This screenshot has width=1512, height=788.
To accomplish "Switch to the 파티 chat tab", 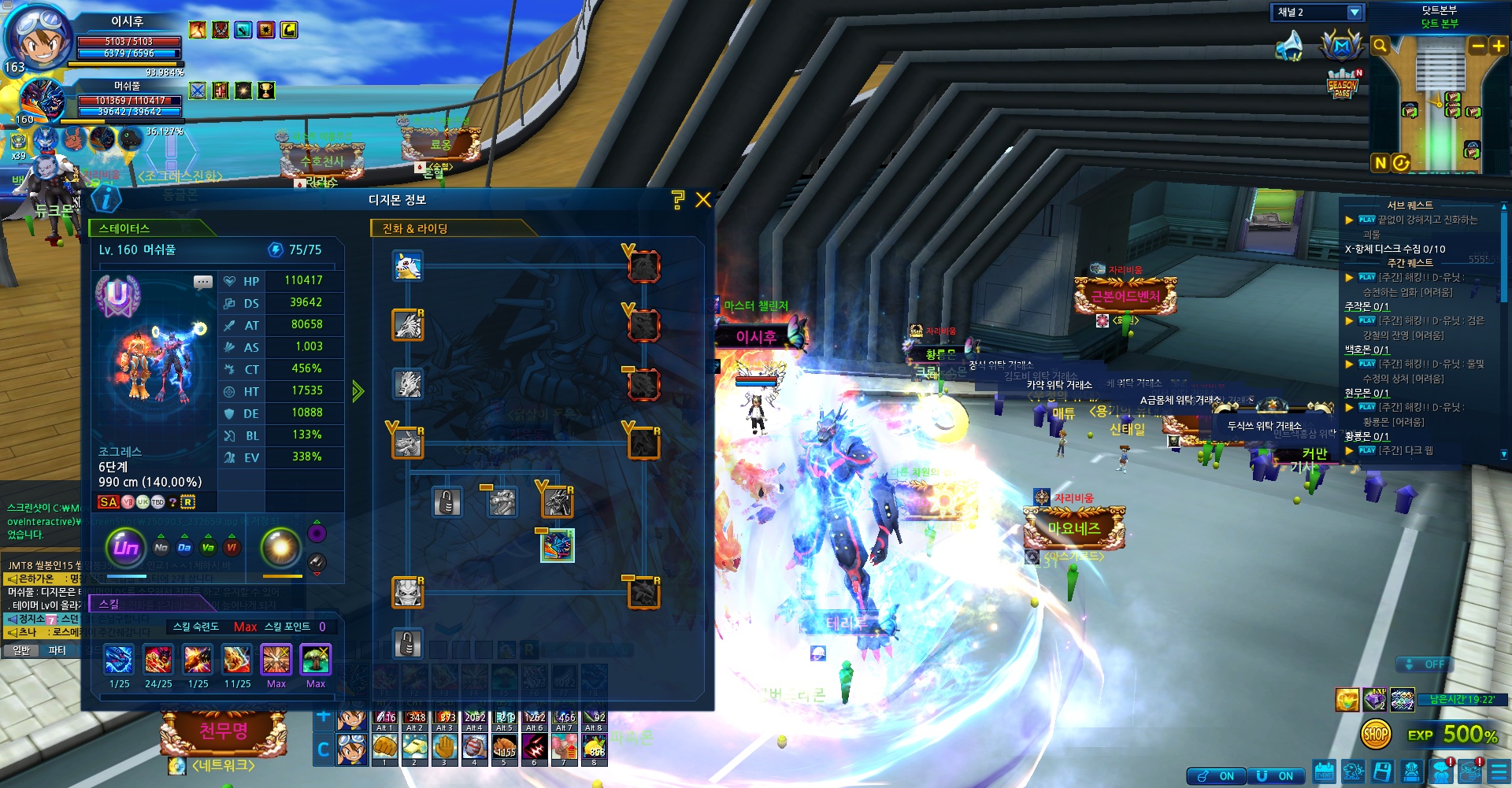I will [57, 650].
